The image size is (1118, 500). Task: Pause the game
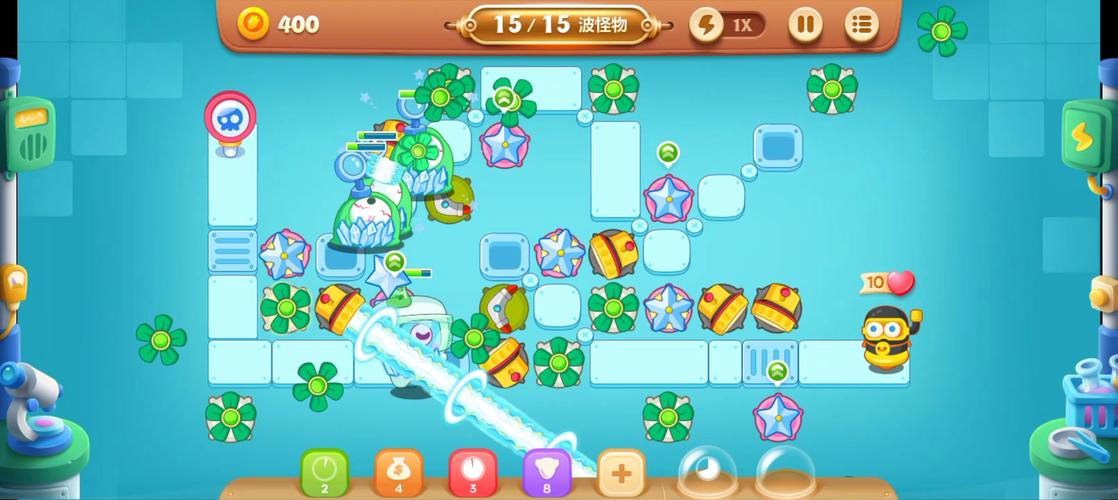click(805, 24)
